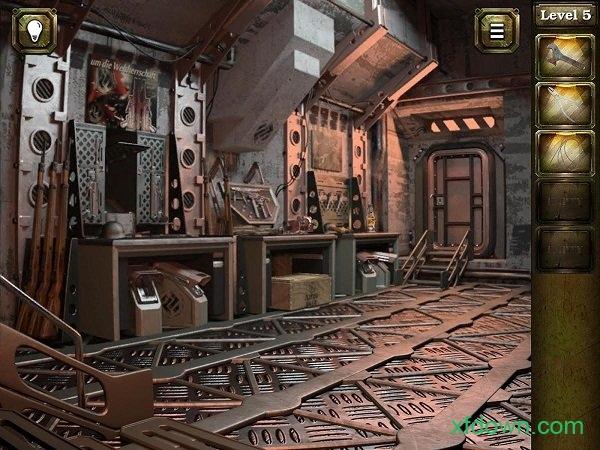The height and width of the screenshot is (450, 600).
Task: Open the hamburger pause menu
Action: (496, 30)
